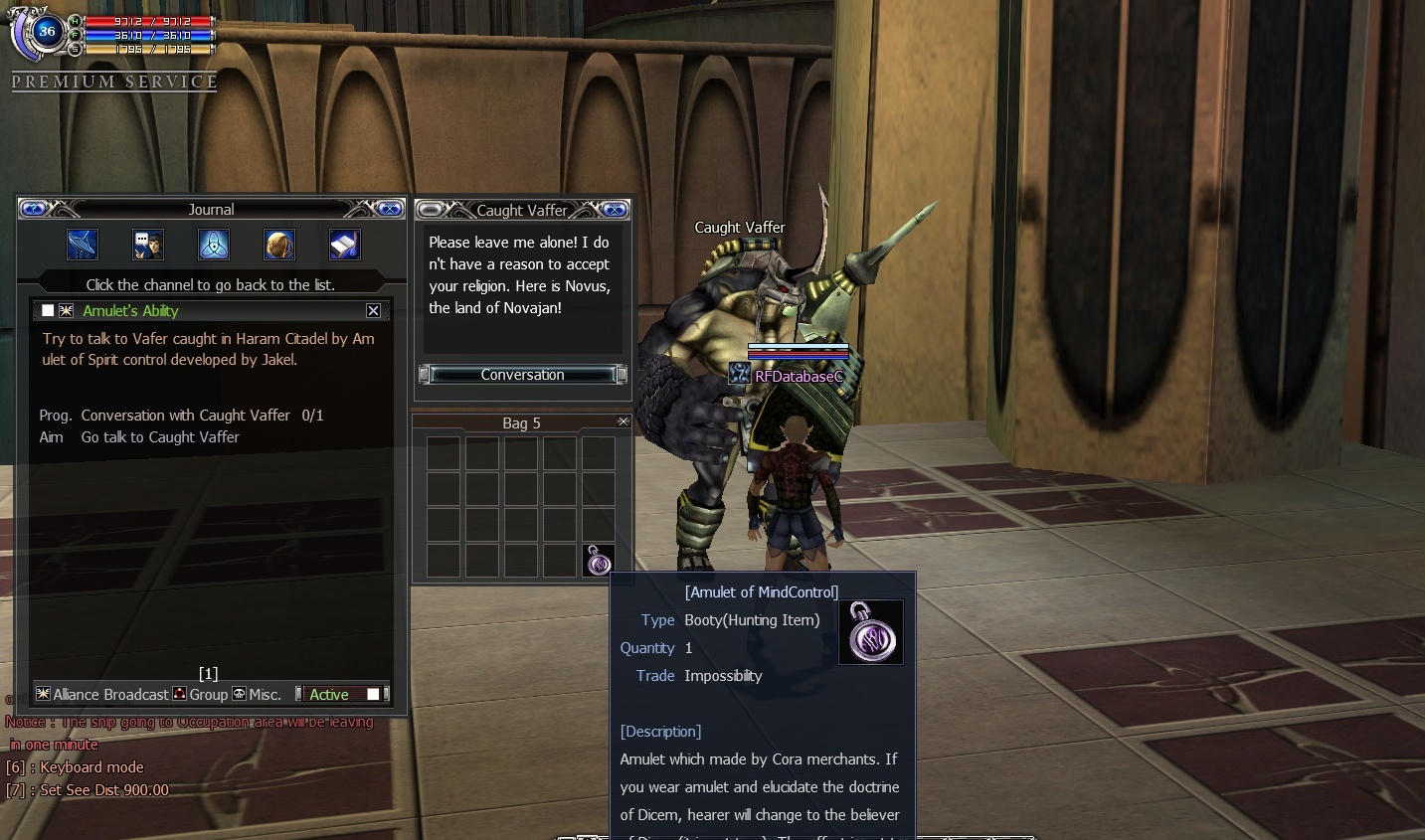This screenshot has height=840, width=1425.
Task: Close the Bag 5 inventory panel
Action: (x=623, y=421)
